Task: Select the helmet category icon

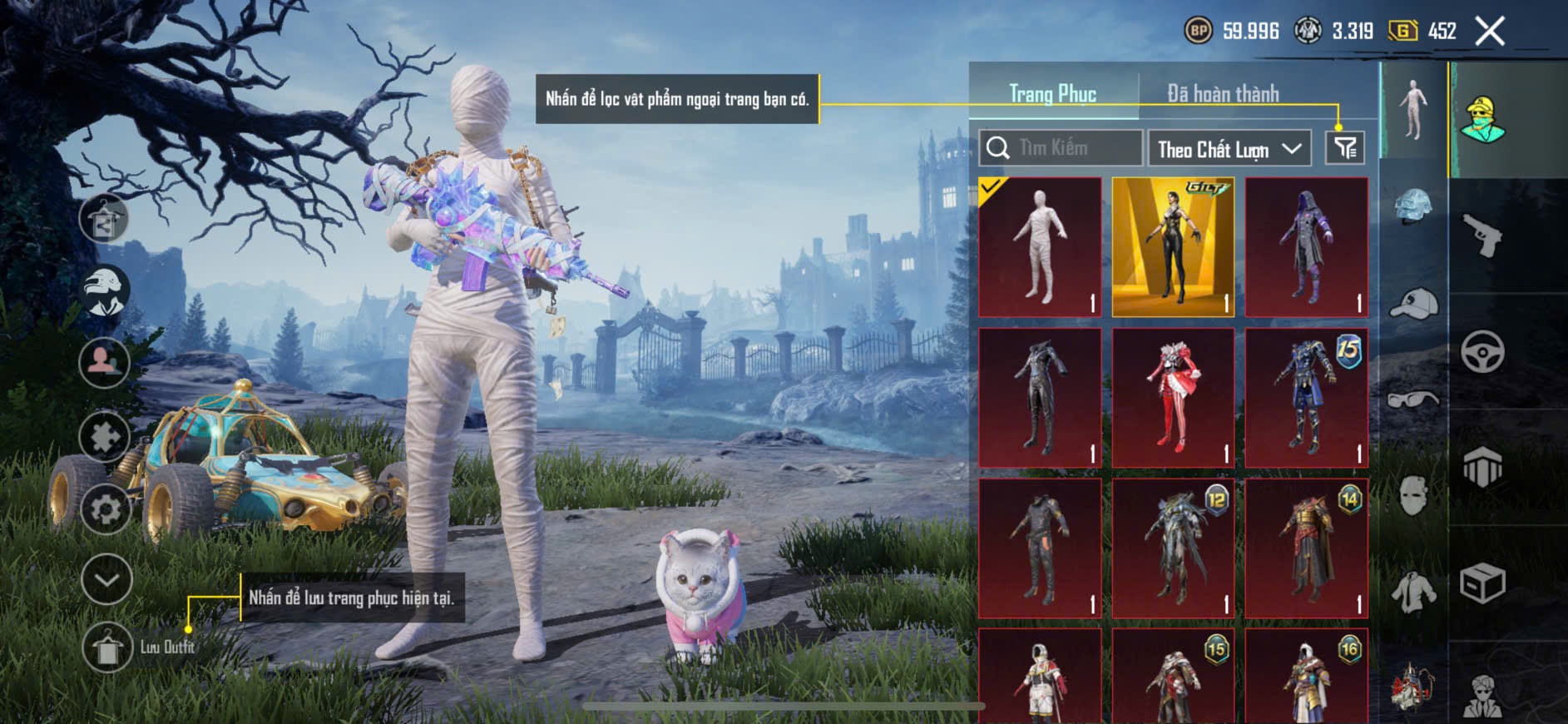Action: pyautogui.click(x=1413, y=208)
